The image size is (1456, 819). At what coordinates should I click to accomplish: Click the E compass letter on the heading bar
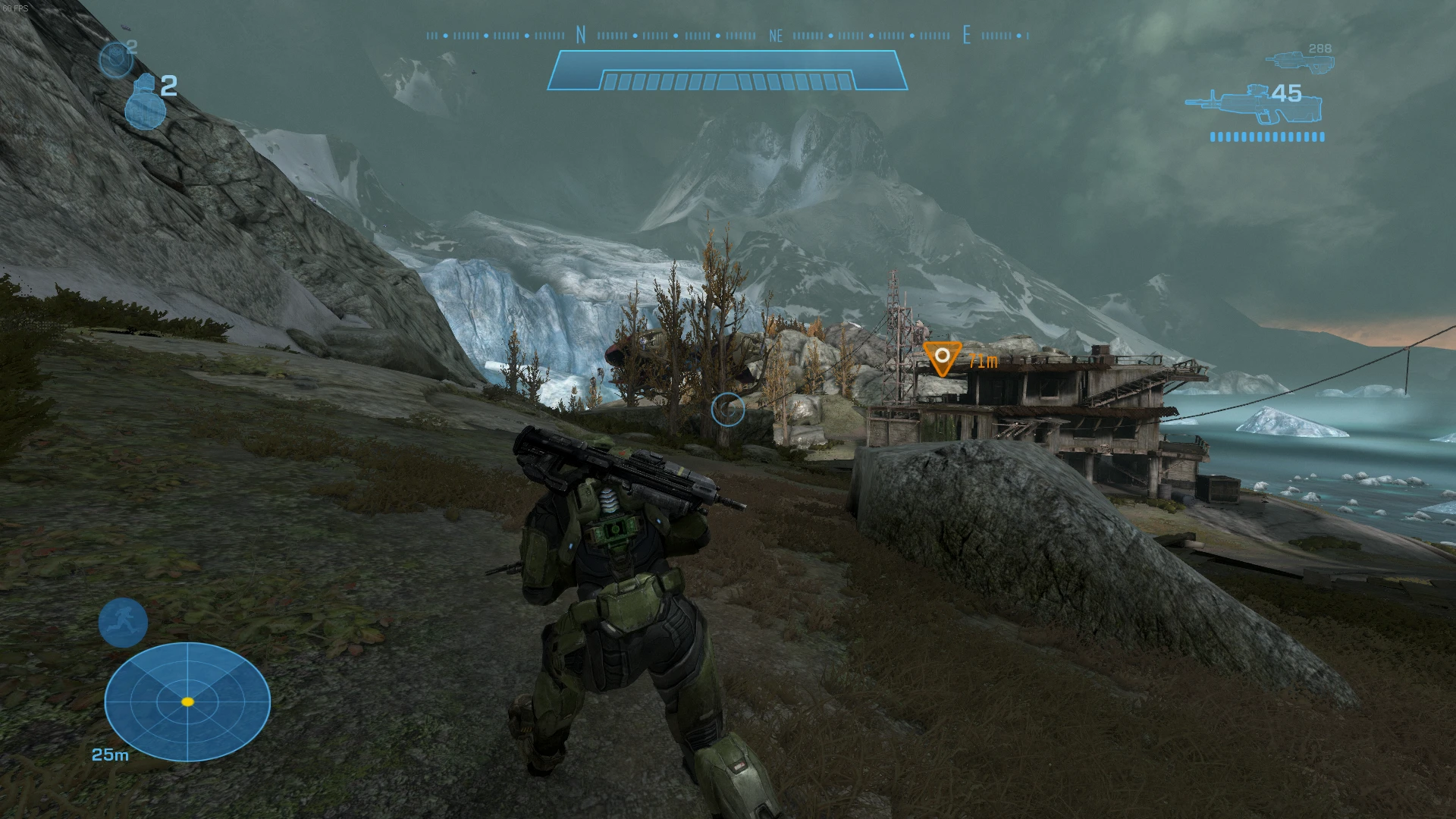point(968,36)
